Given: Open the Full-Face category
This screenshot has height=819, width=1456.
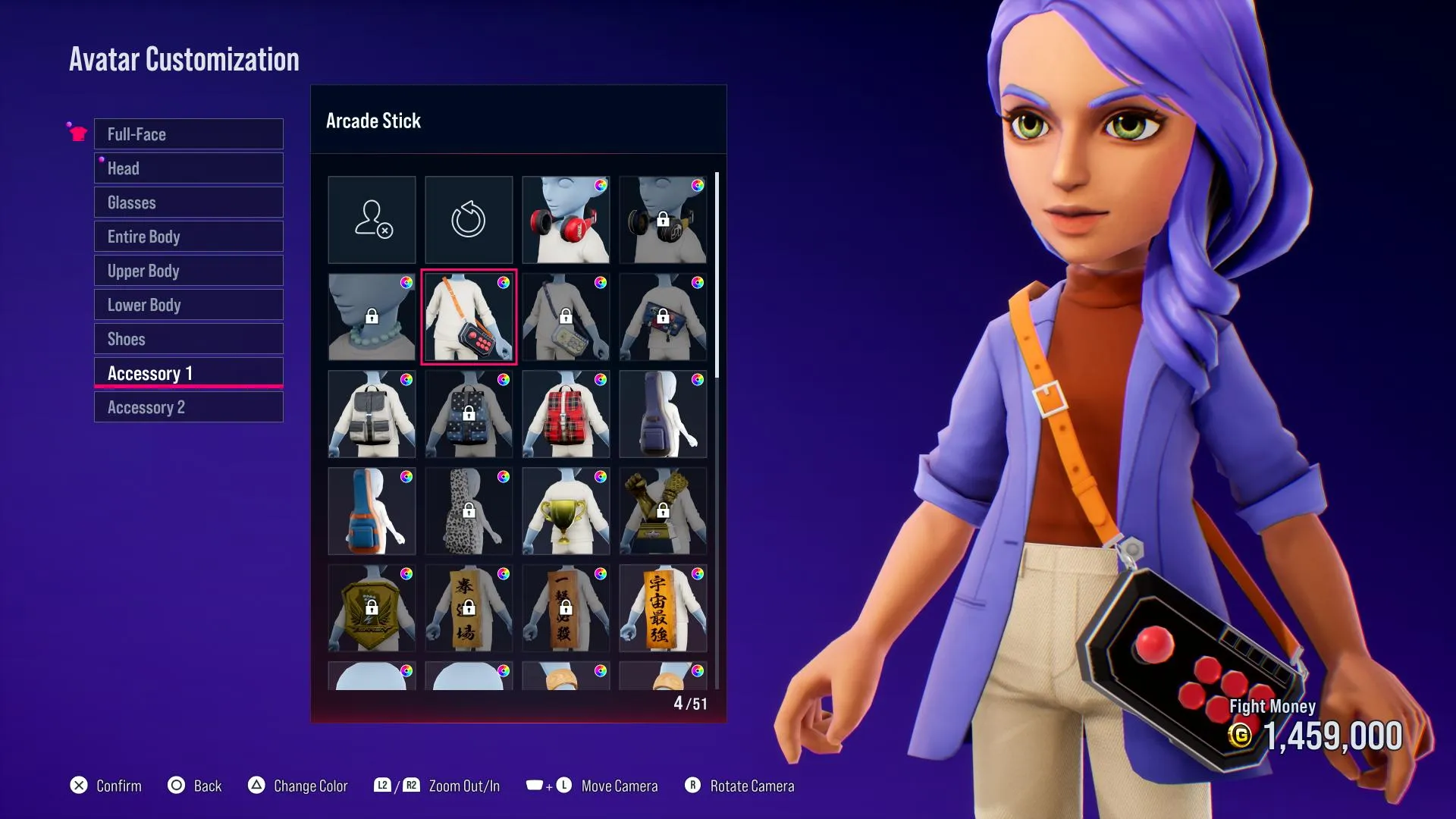Looking at the screenshot, I should pyautogui.click(x=188, y=134).
